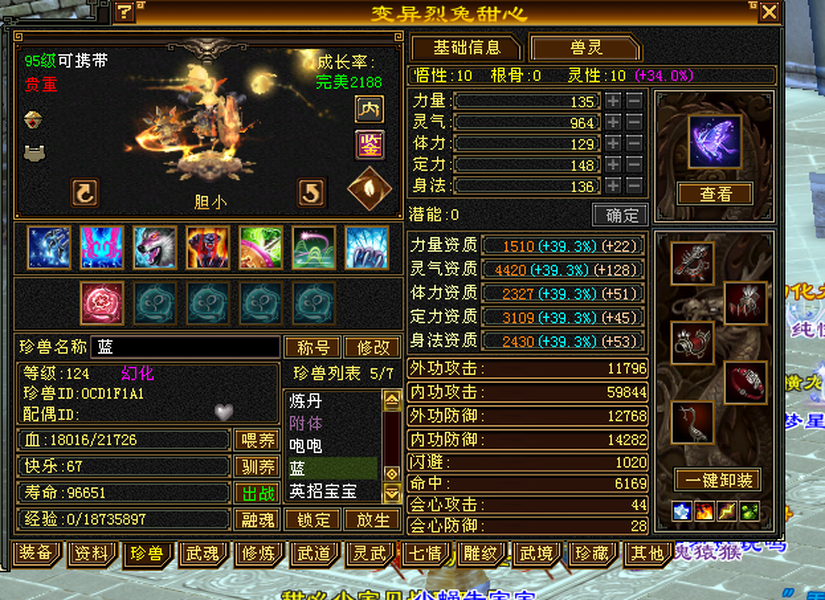The height and width of the screenshot is (600, 825).
Task: Confirm potential points with 确定
Action: [x=620, y=215]
